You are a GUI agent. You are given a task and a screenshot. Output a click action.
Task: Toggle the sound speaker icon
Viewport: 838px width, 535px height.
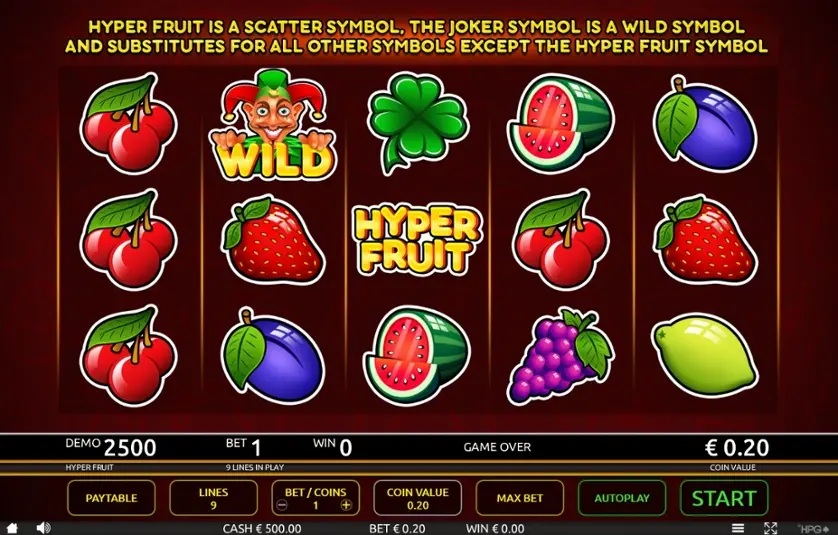click(43, 528)
